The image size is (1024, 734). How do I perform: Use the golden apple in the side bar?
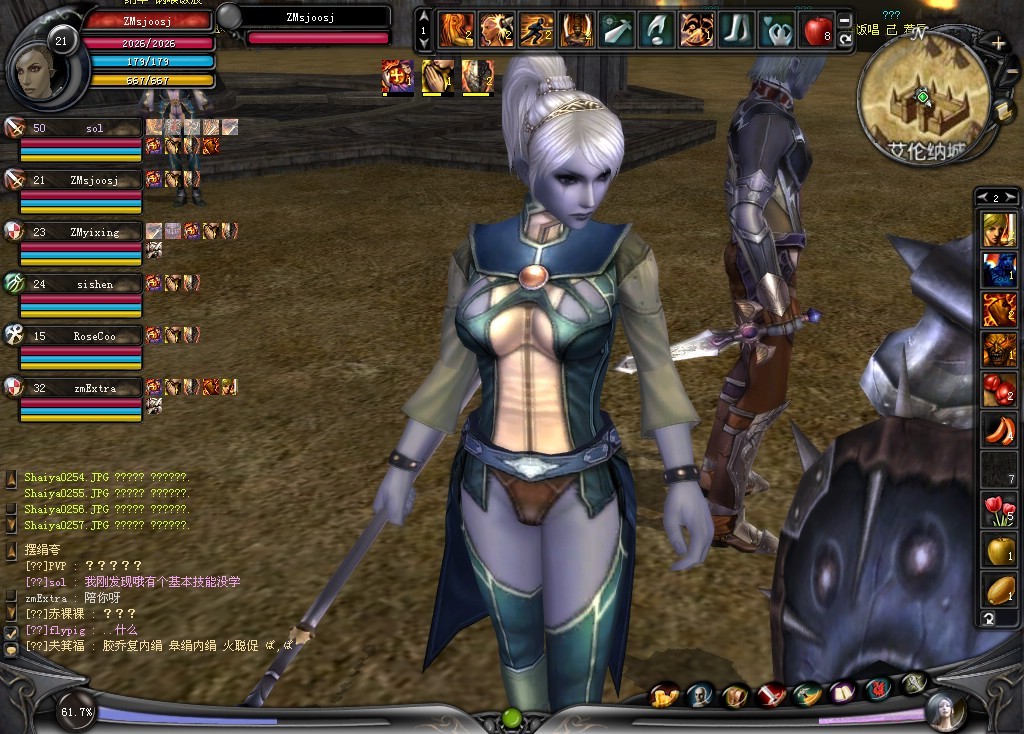click(998, 550)
